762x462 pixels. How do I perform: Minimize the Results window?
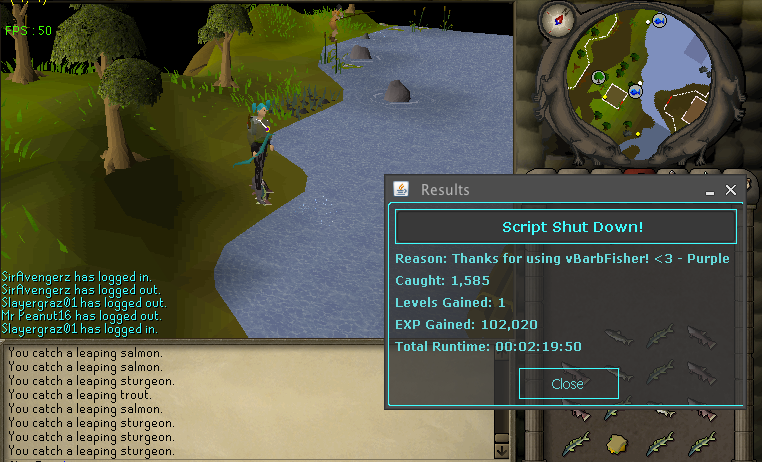[x=710, y=190]
